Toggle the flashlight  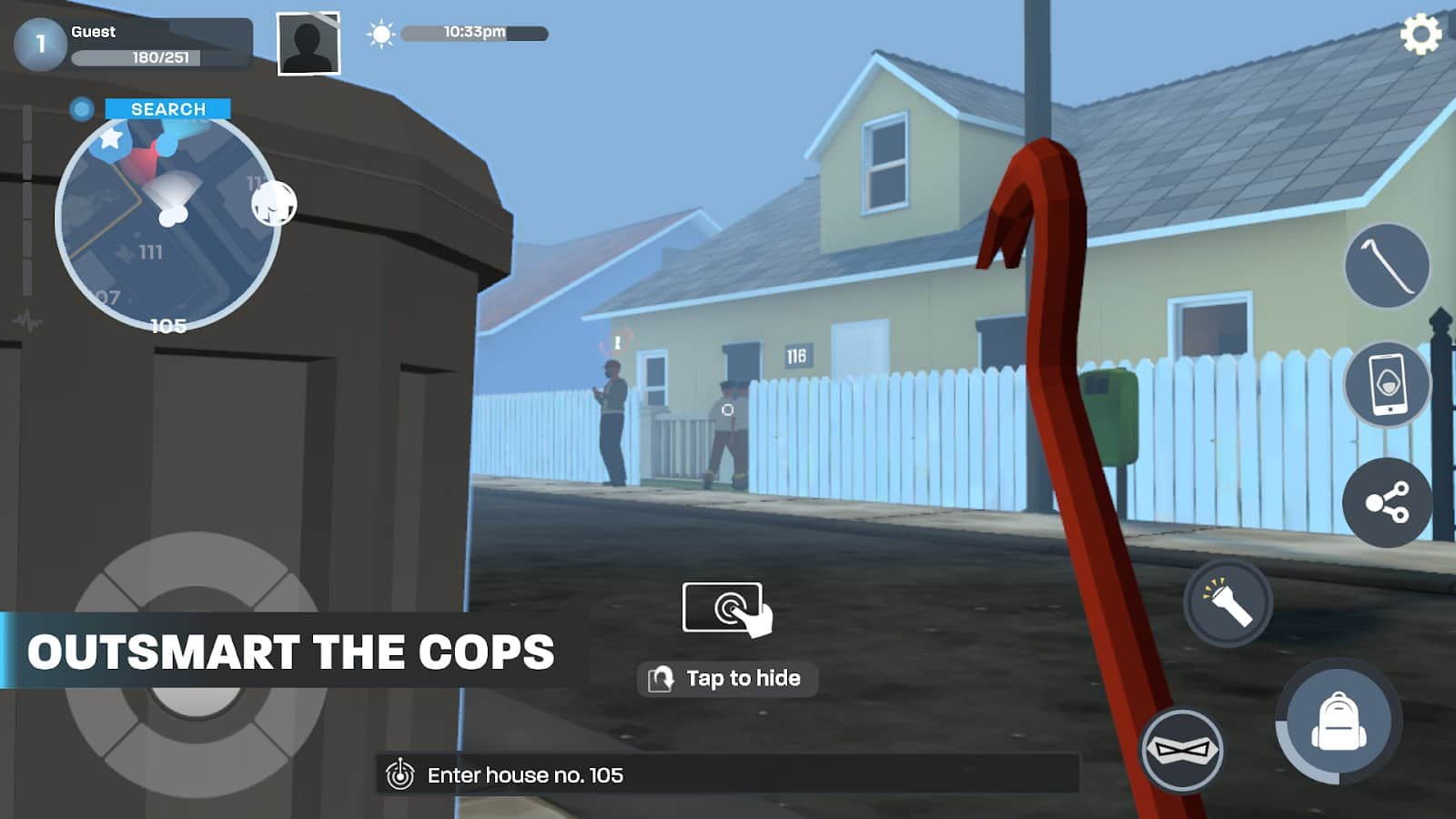(x=1228, y=602)
